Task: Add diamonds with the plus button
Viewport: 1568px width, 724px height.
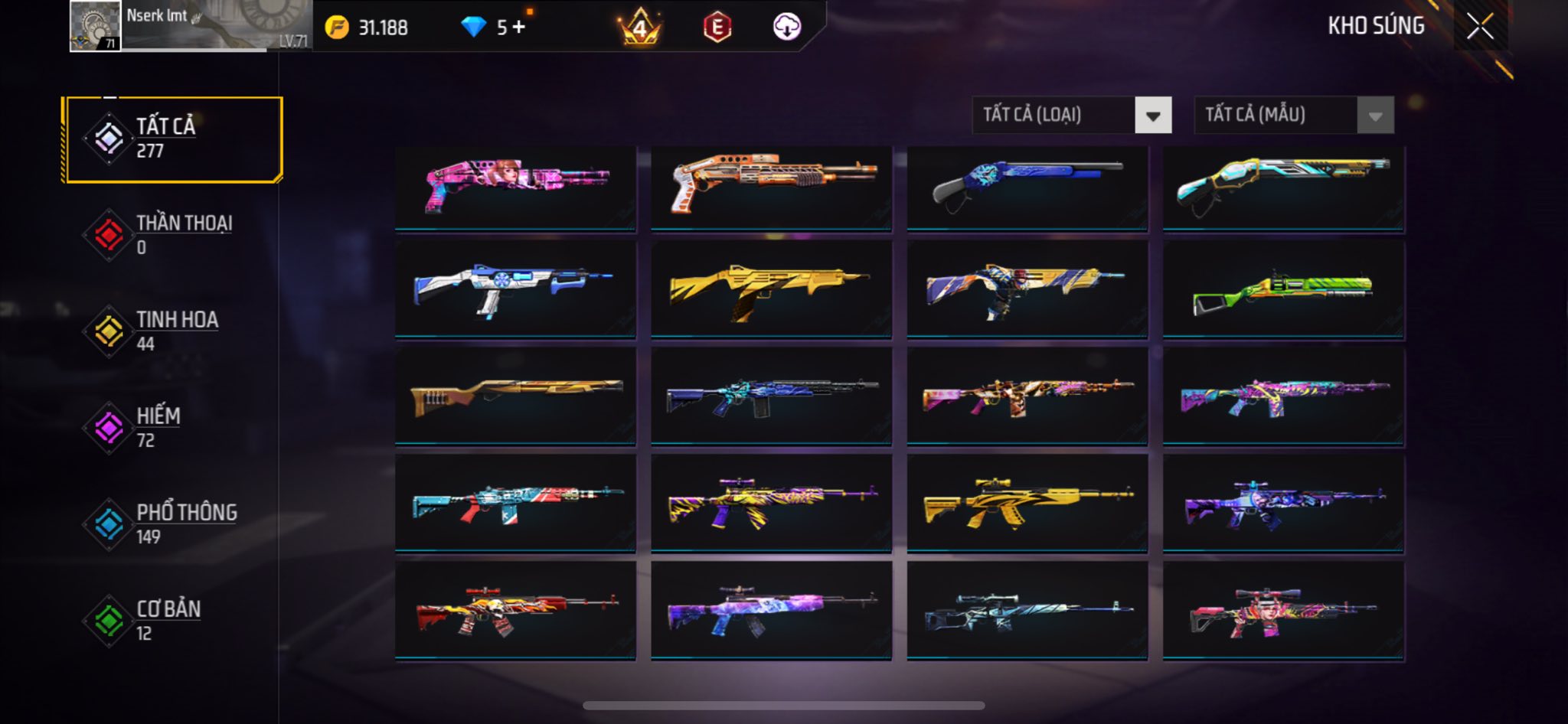Action: [519, 28]
